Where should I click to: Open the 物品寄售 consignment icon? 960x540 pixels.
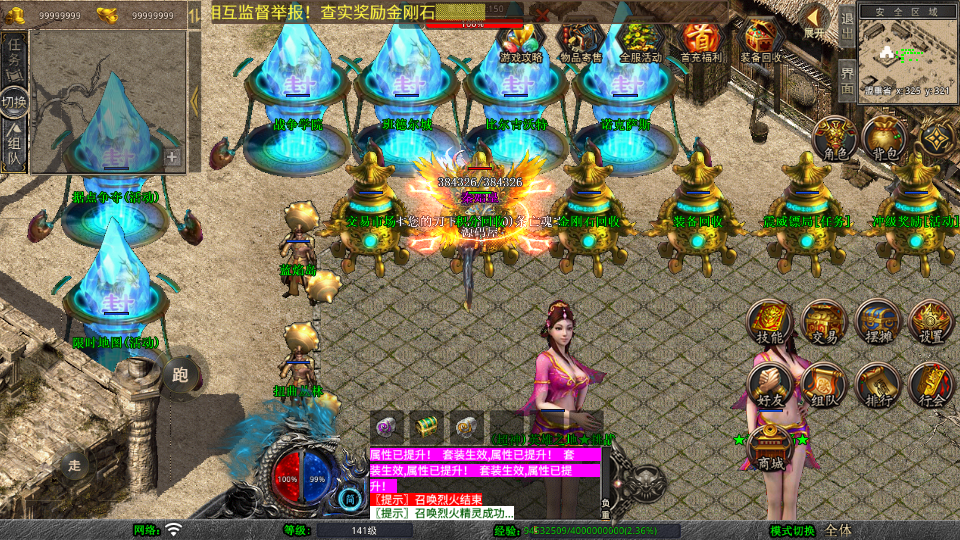pos(581,40)
